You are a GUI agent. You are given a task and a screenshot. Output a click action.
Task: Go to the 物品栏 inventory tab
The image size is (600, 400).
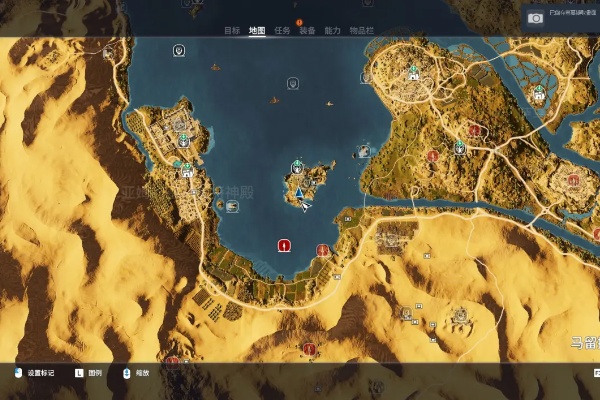click(361, 31)
